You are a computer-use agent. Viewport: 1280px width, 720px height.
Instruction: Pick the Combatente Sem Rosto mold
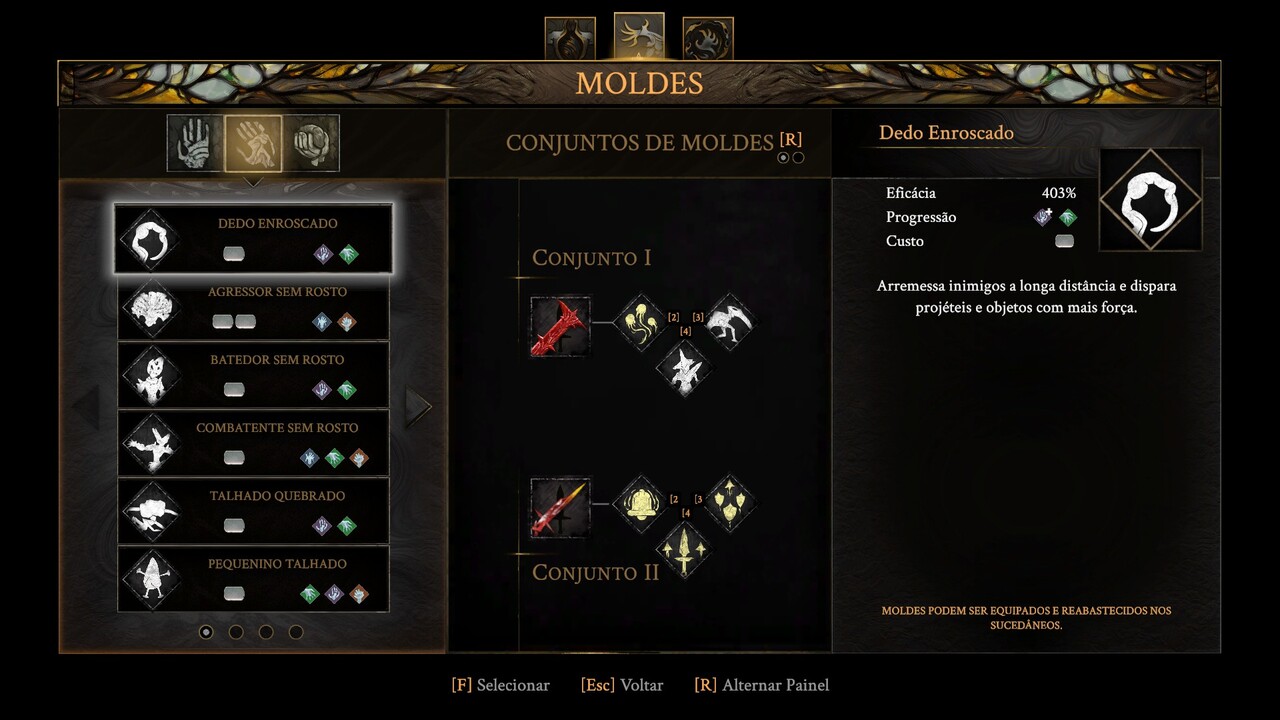(253, 444)
